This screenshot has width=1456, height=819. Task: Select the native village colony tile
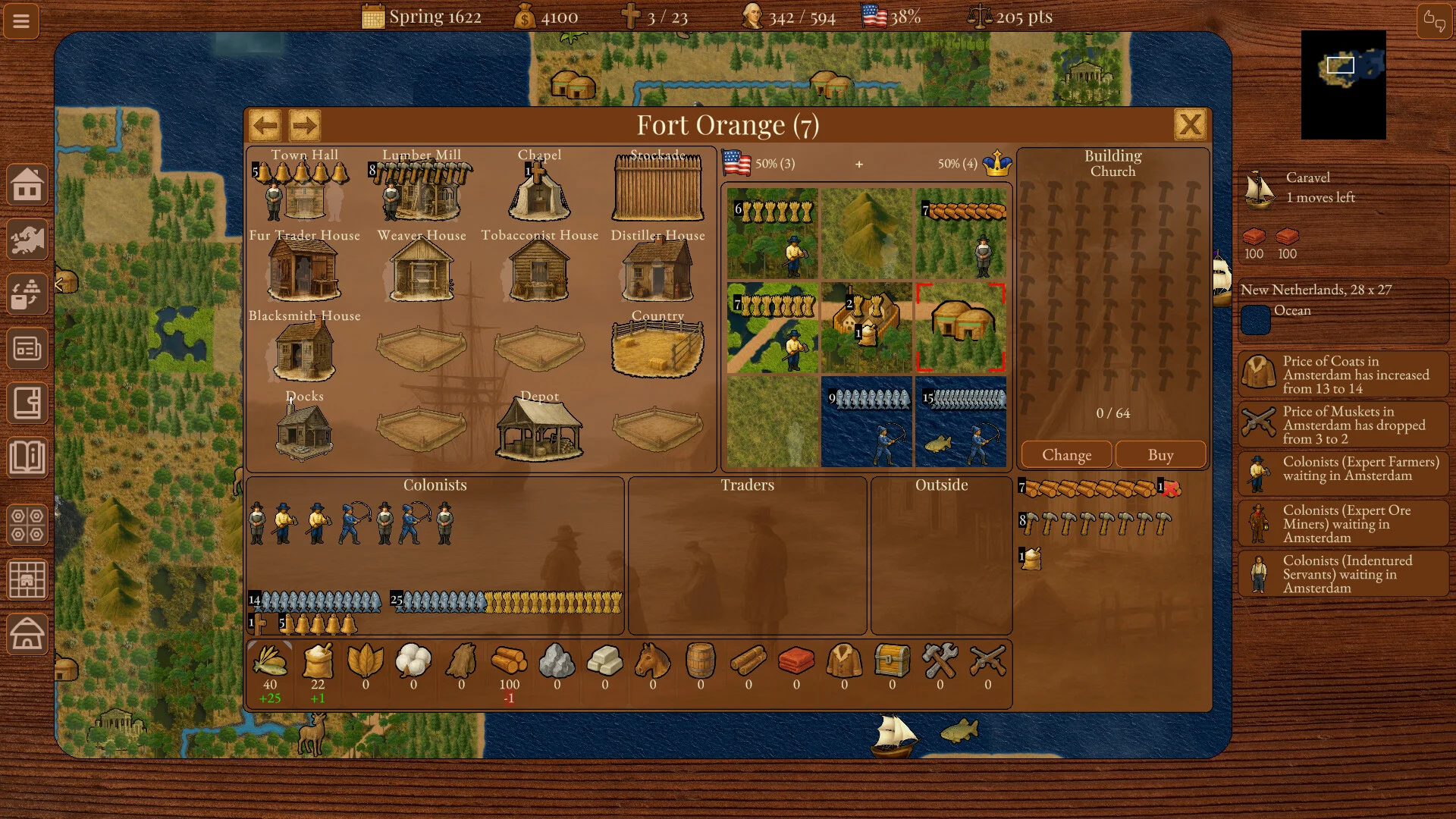[x=961, y=328]
